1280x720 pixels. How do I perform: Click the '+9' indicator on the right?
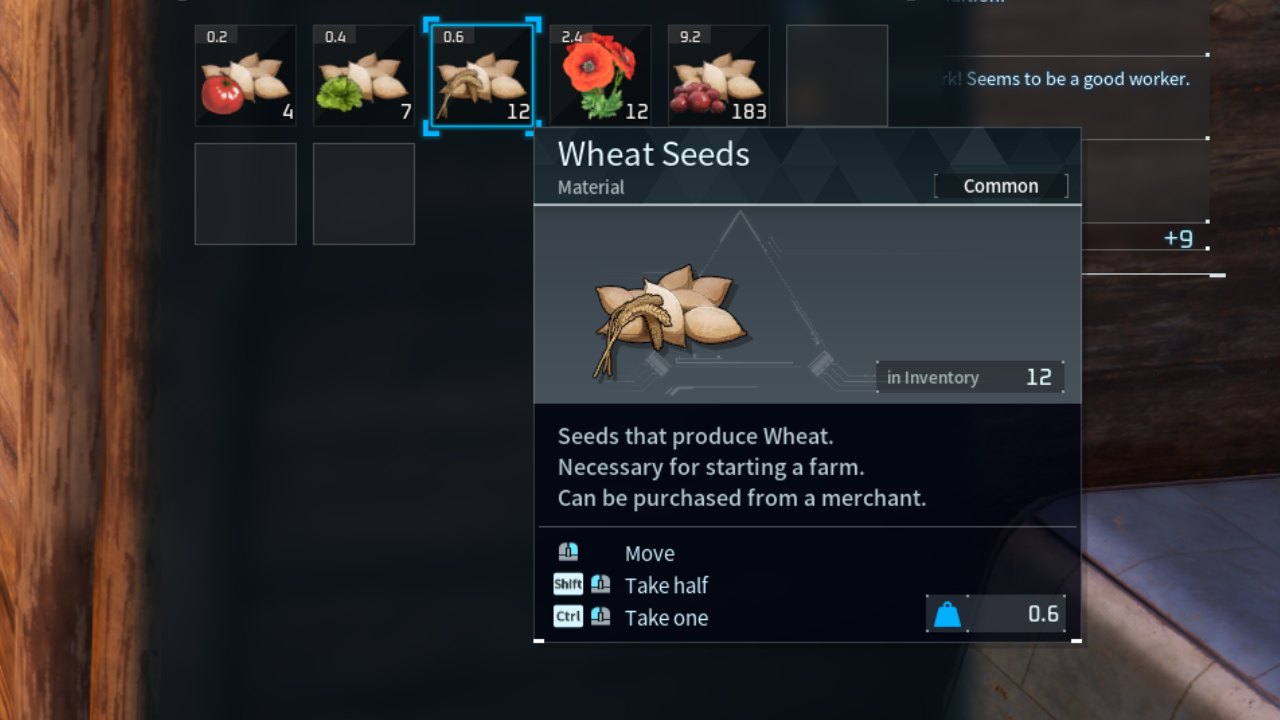1177,239
